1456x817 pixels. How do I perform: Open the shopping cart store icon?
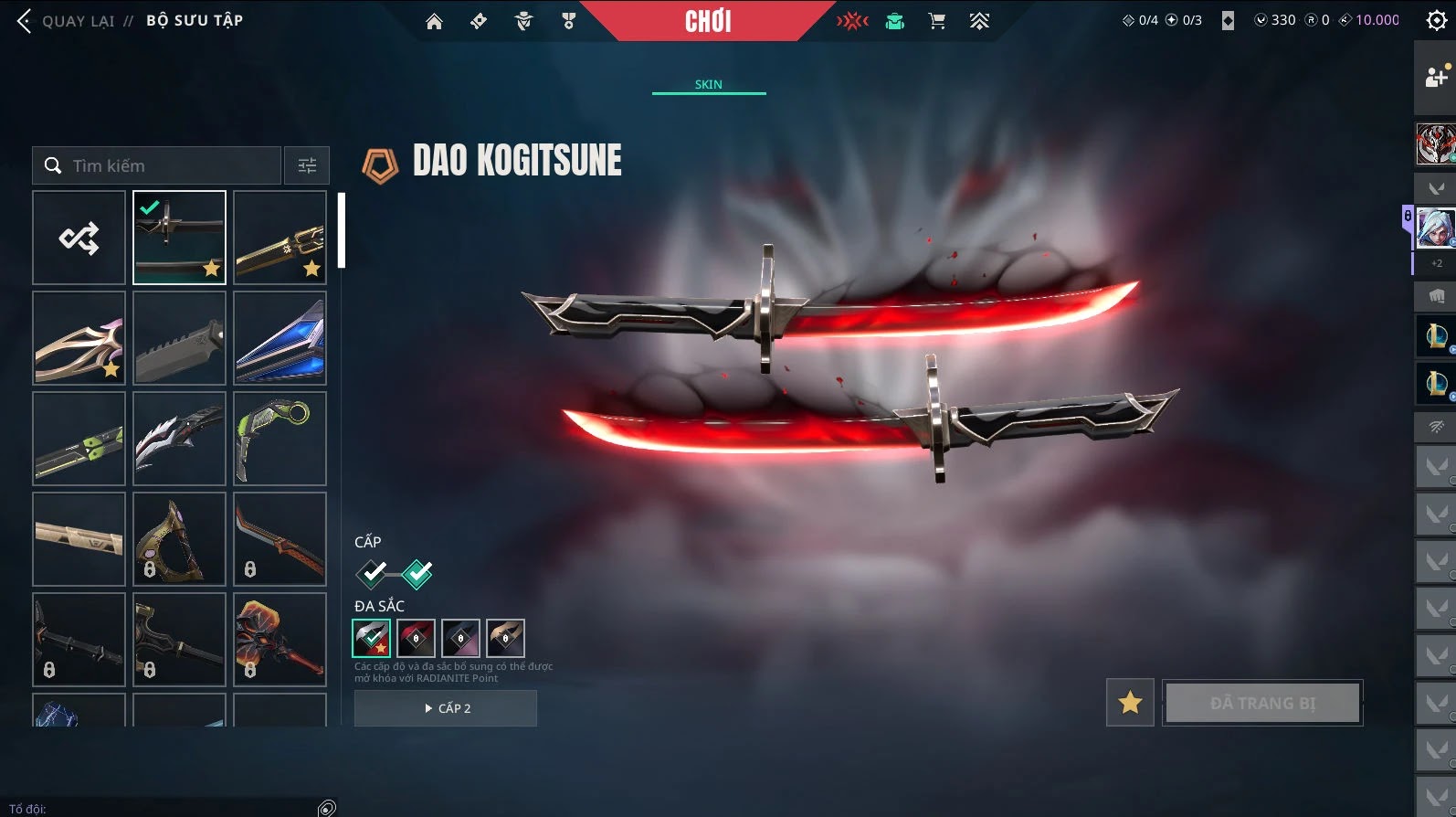click(937, 21)
